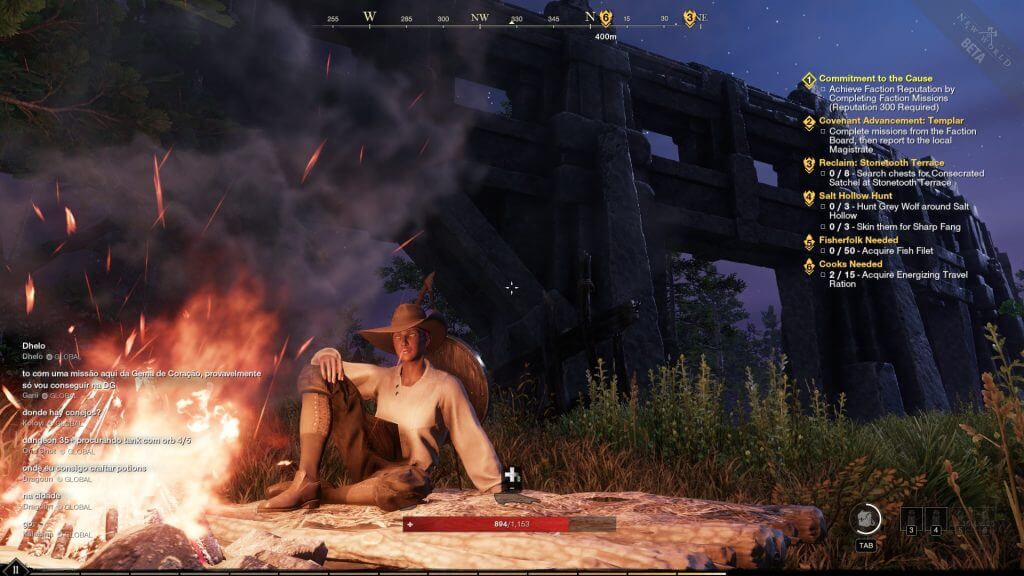1024x576 pixels.
Task: Open the Cooks Needed quest entry
Action: 850,264
